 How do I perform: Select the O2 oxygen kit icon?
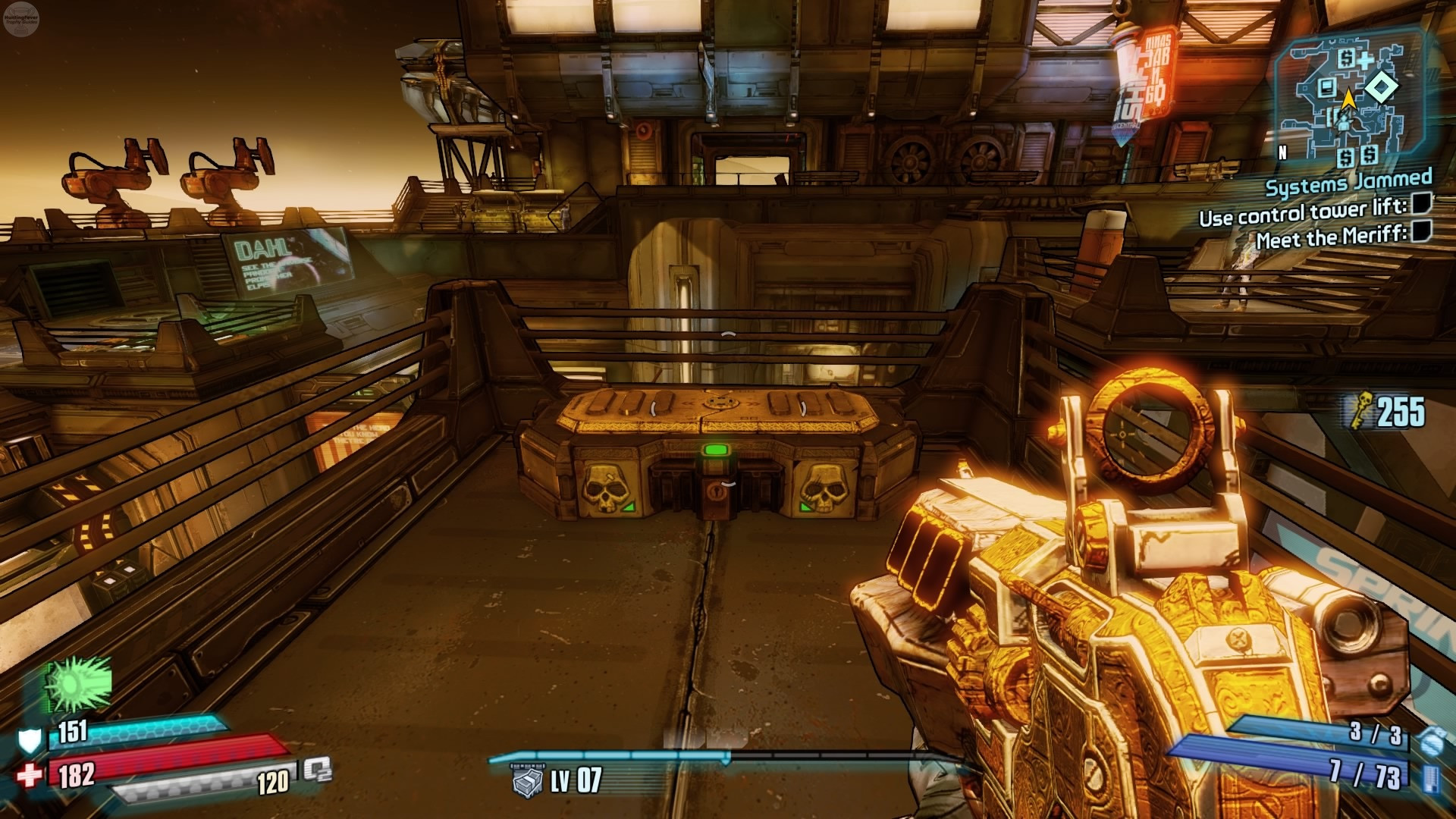[318, 770]
